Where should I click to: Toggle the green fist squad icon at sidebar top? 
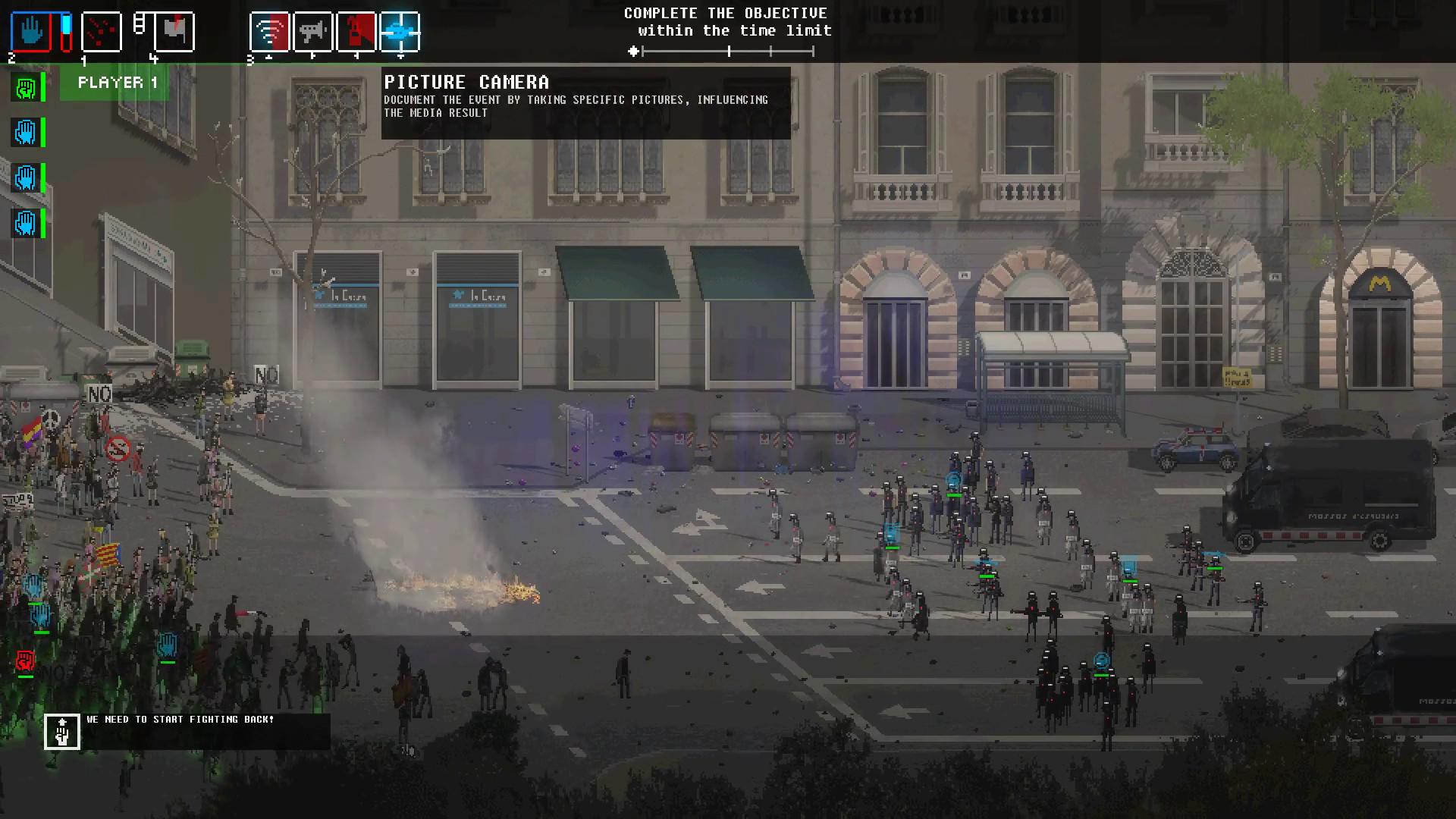point(25,88)
